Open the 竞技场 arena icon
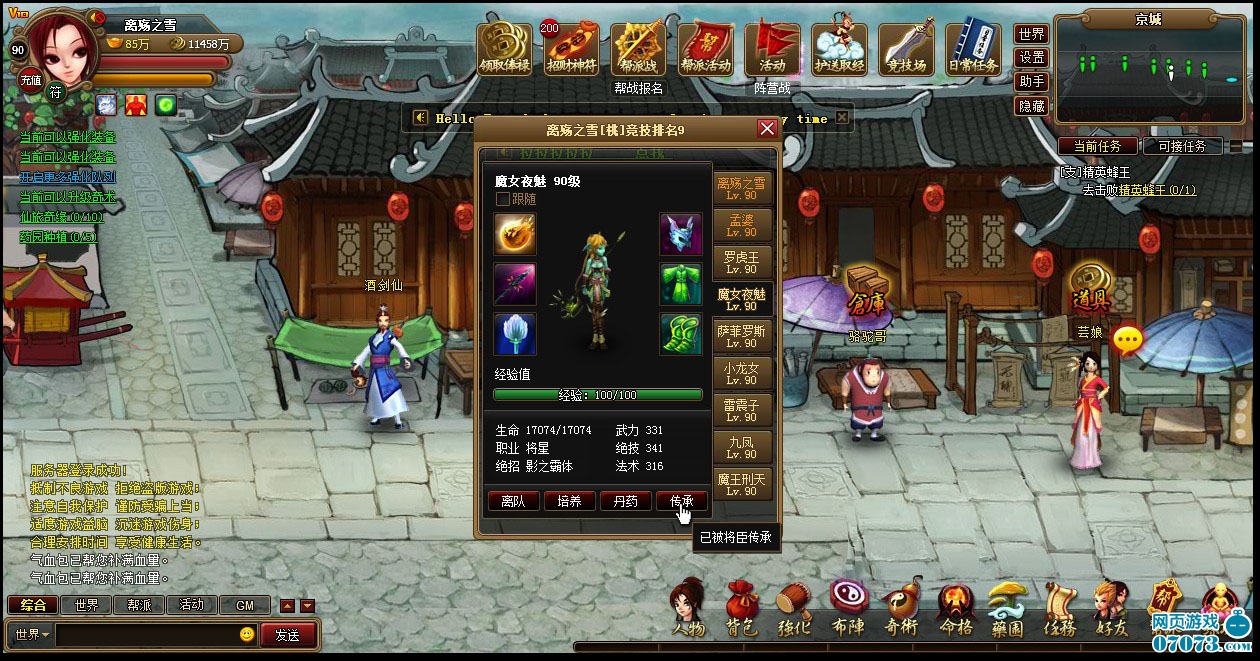Screen dimensions: 1260x661 (x=906, y=50)
